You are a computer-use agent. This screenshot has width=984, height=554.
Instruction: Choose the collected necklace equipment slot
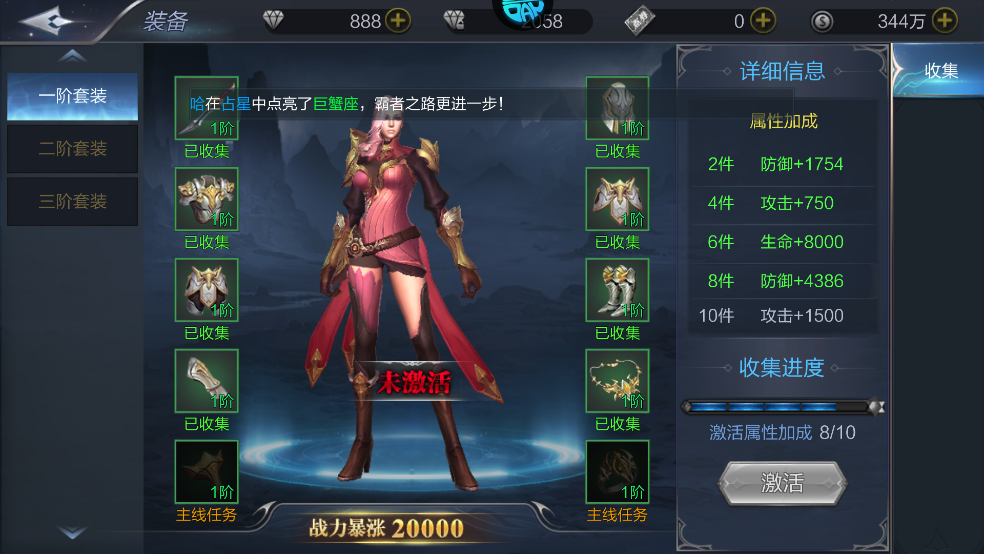pyautogui.click(x=617, y=381)
